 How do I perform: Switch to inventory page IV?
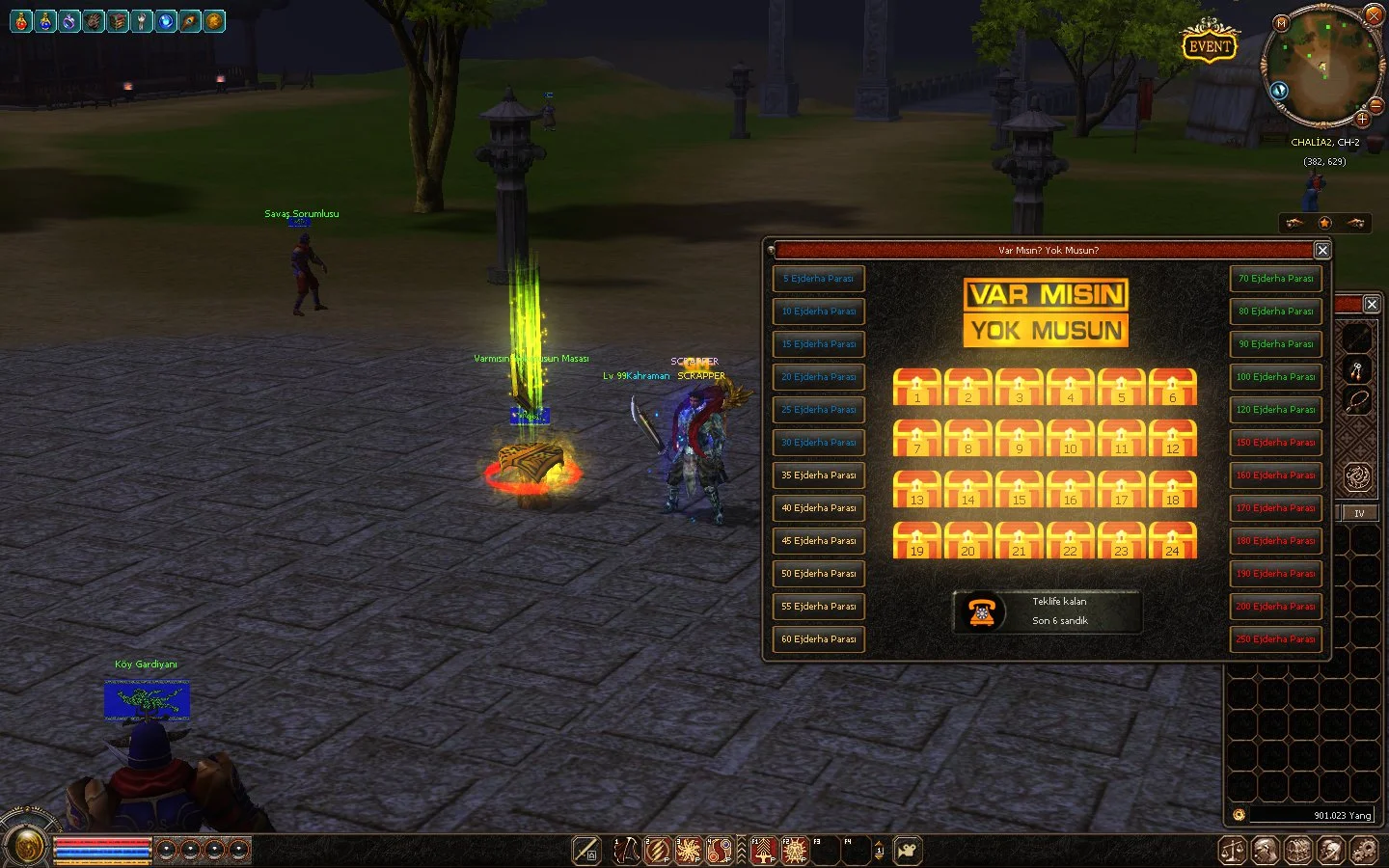pos(1359,513)
